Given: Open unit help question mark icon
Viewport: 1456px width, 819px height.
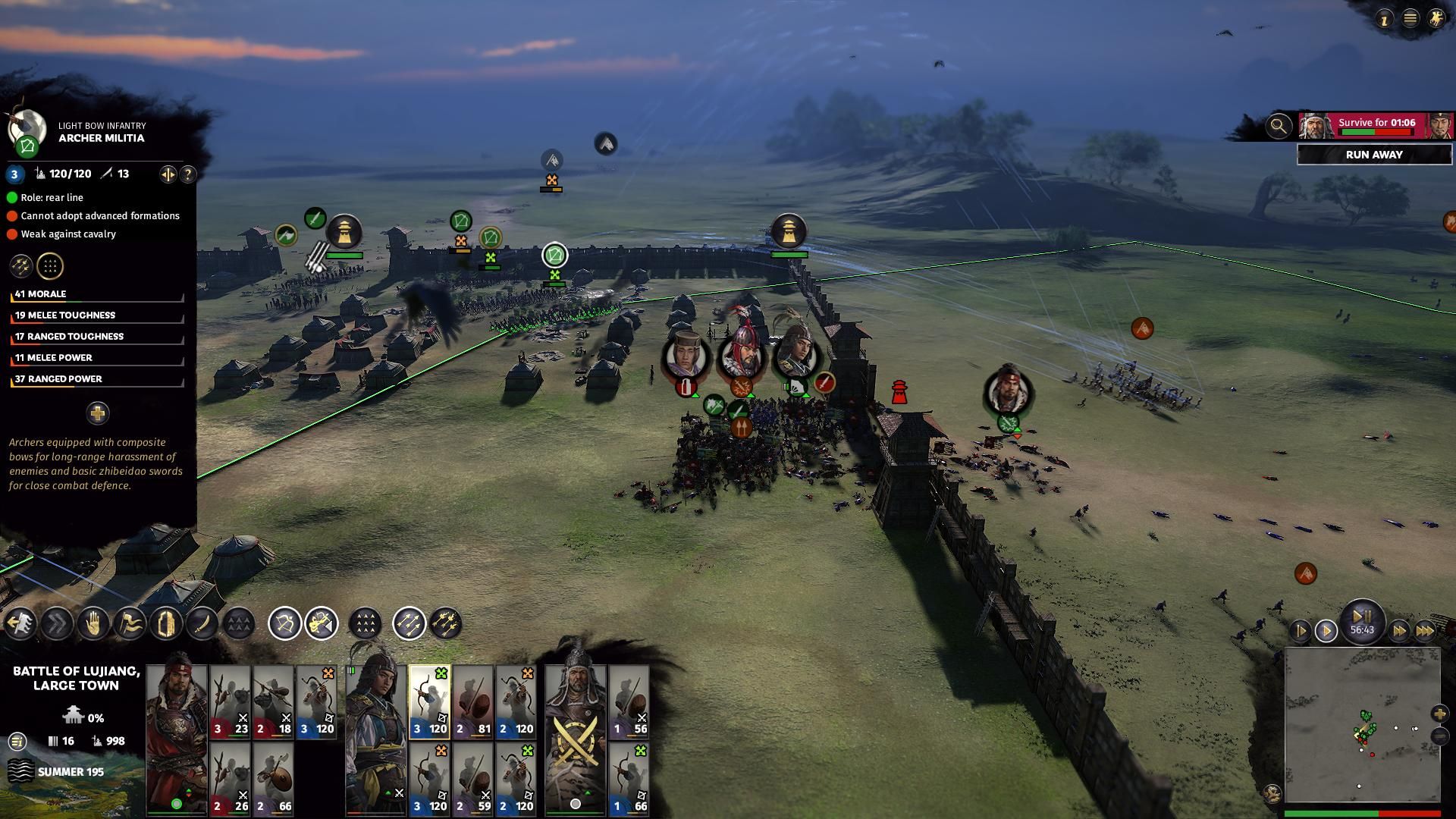Looking at the screenshot, I should coord(187,174).
